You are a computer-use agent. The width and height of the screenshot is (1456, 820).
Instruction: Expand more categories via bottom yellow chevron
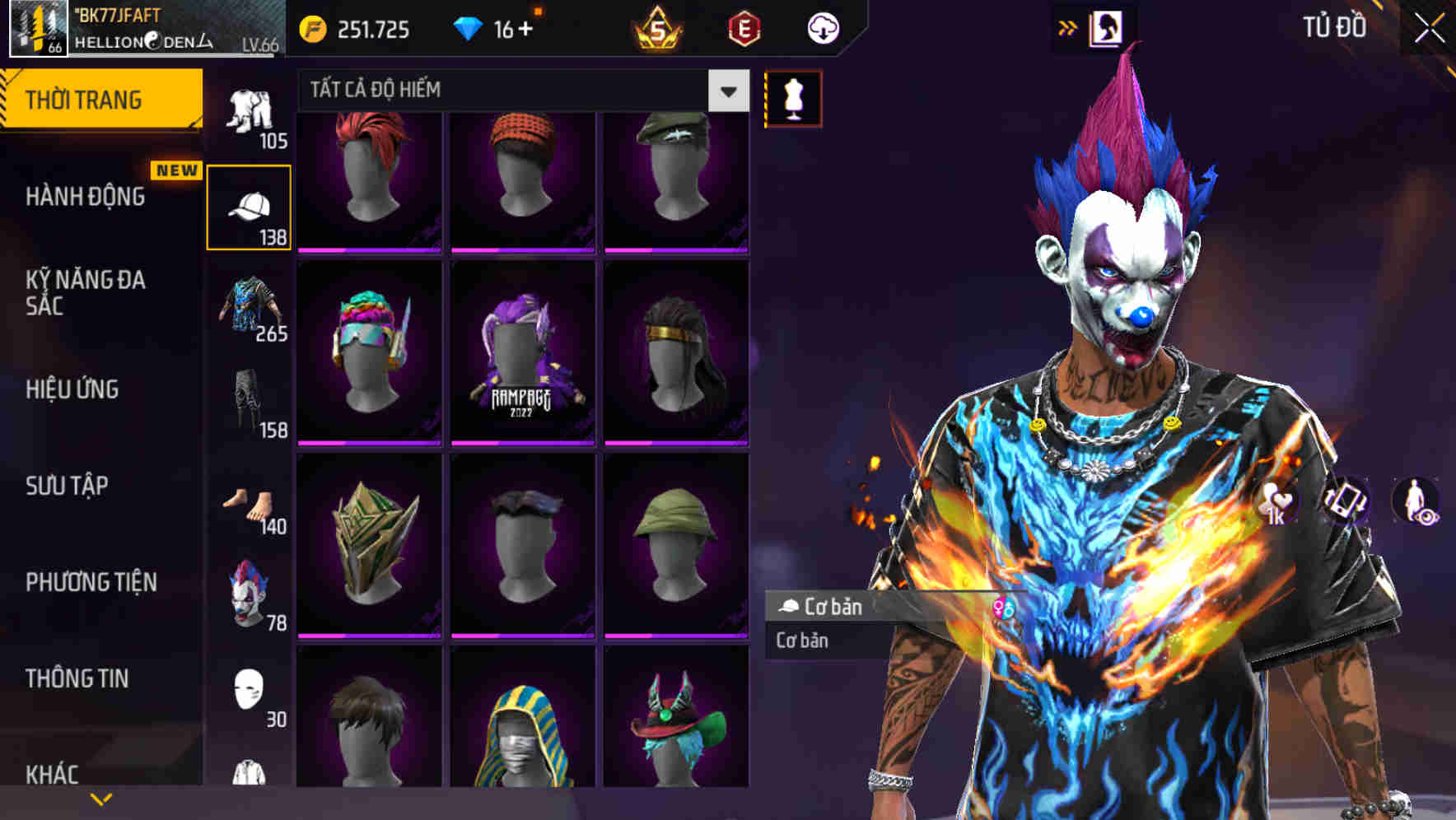point(101,799)
